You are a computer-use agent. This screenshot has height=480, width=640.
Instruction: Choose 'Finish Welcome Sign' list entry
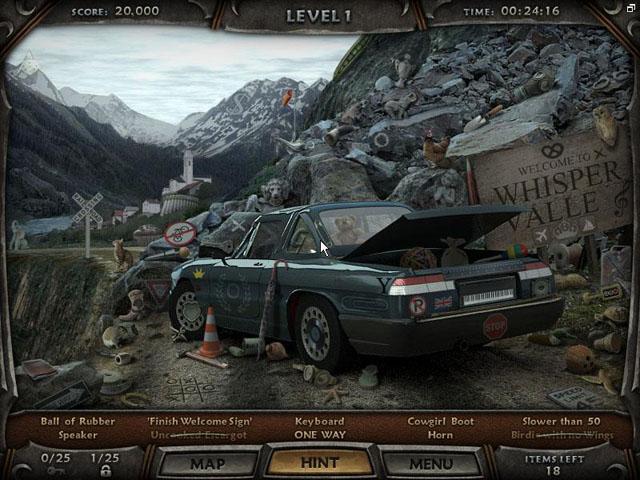tap(200, 421)
